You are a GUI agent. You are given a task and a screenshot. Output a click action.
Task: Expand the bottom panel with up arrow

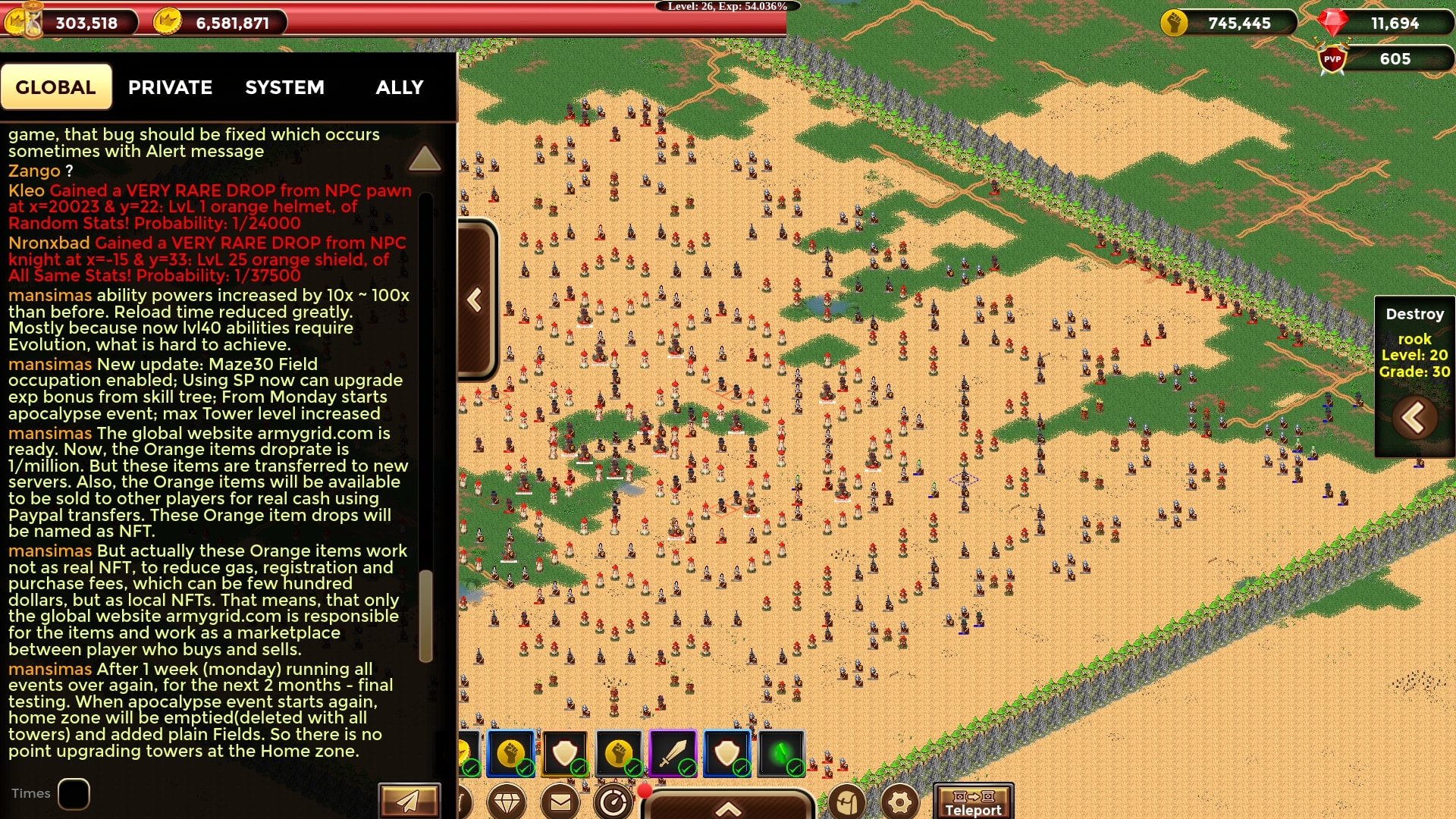click(728, 808)
